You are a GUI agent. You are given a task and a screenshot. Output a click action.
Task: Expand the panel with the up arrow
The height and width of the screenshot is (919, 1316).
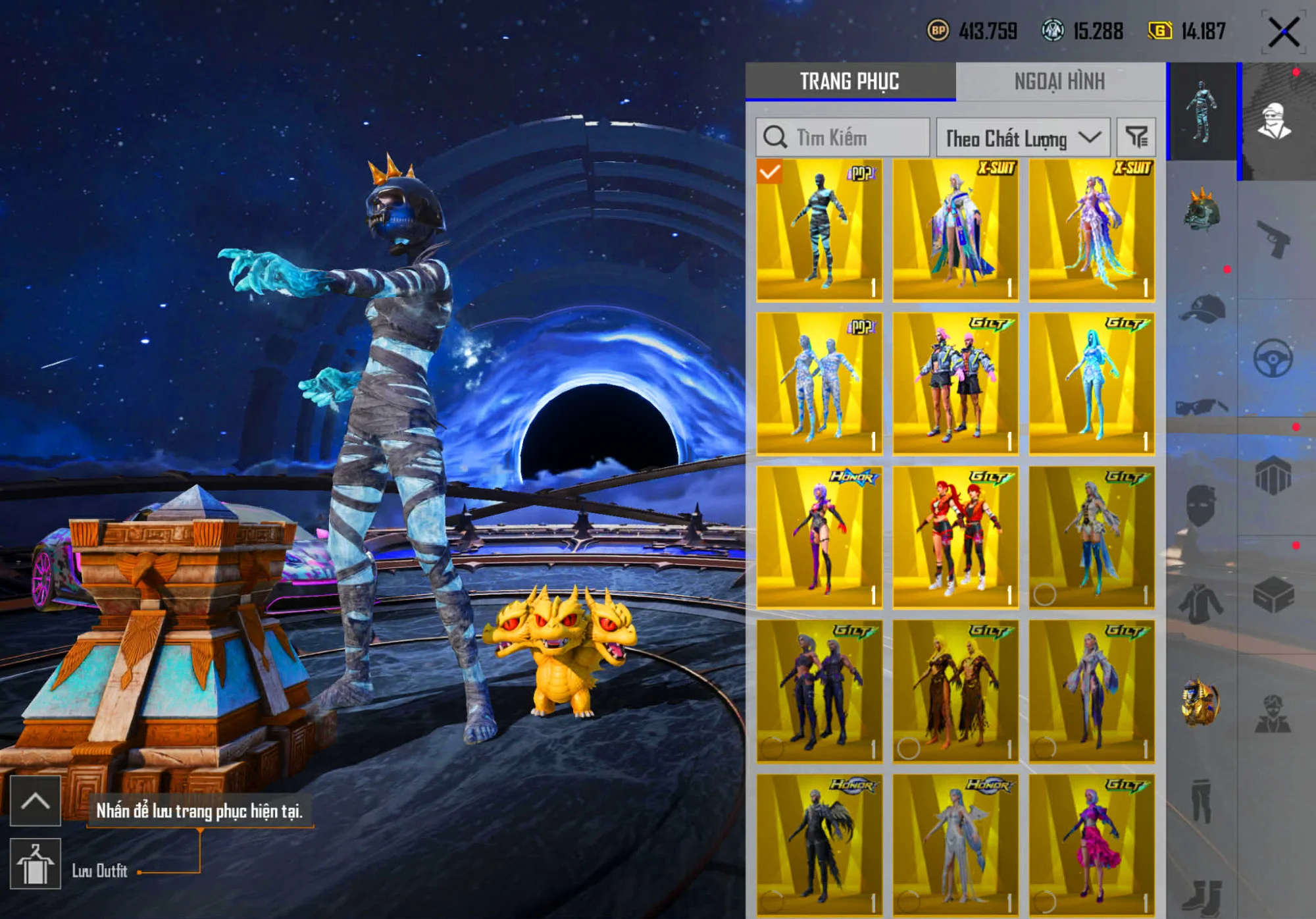36,801
